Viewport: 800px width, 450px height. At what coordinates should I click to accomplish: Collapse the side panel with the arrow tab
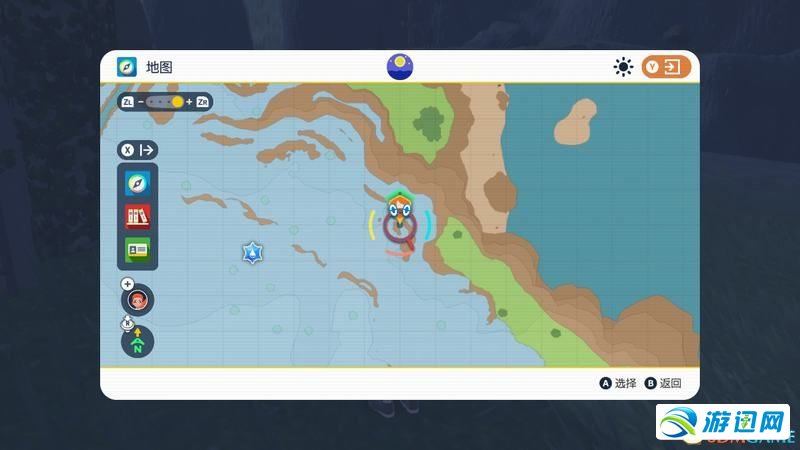(x=139, y=150)
